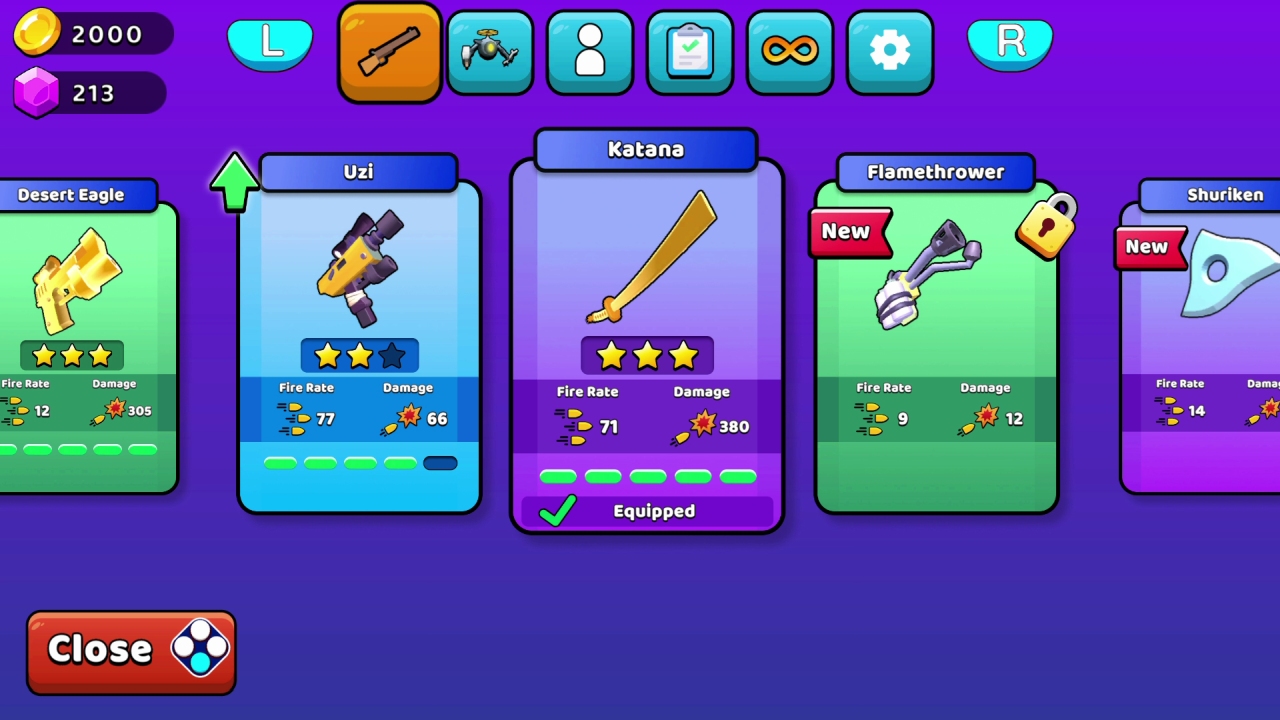Viewport: 1280px width, 720px height.
Task: Open the settings gear
Action: (x=889, y=52)
